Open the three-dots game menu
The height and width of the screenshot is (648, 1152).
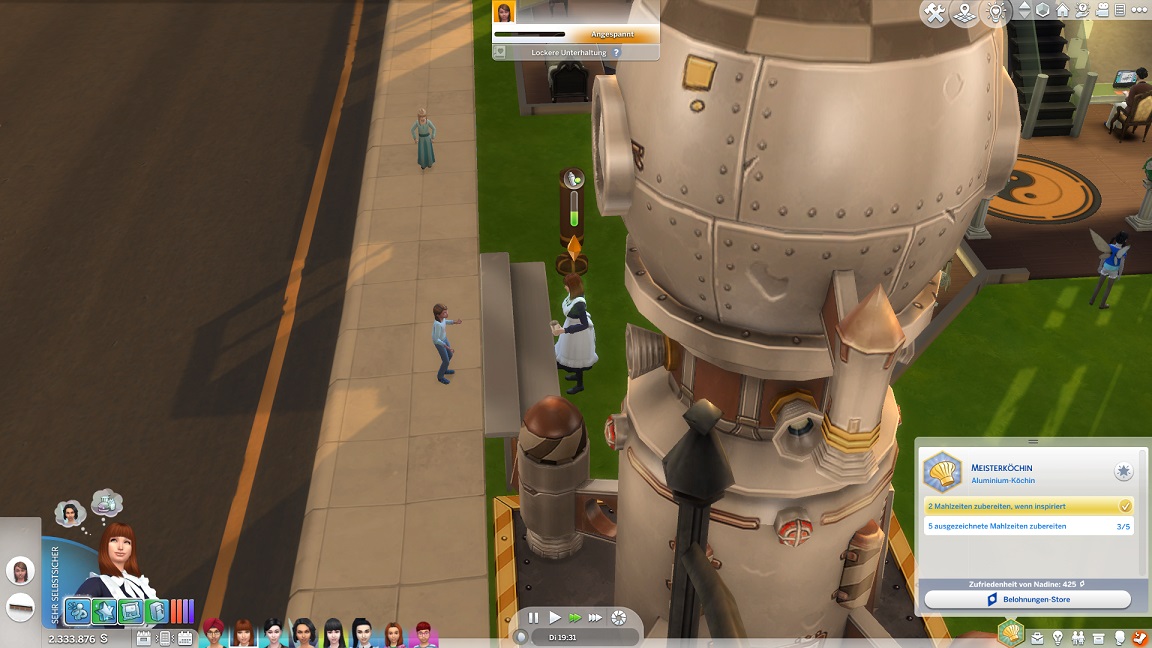(1141, 10)
